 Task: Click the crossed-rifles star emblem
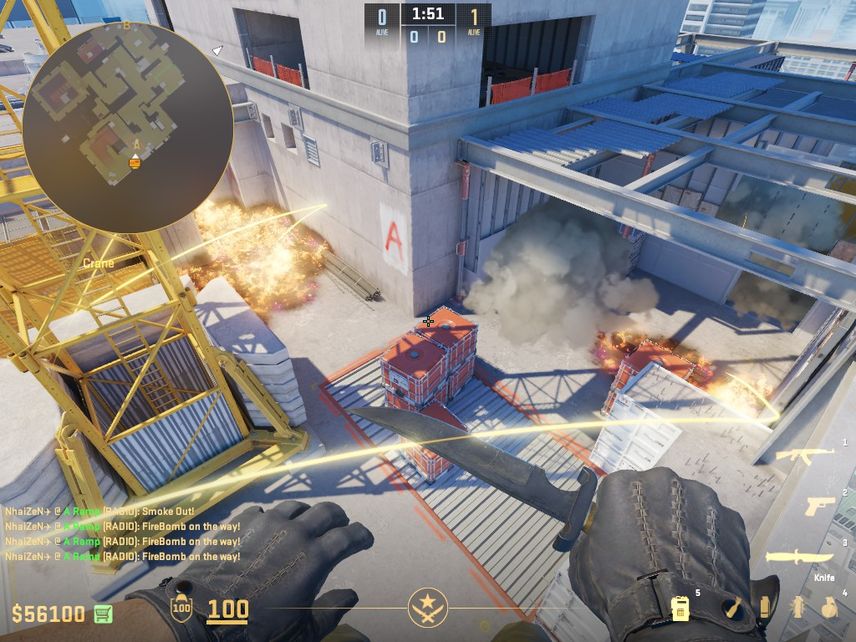tap(428, 607)
